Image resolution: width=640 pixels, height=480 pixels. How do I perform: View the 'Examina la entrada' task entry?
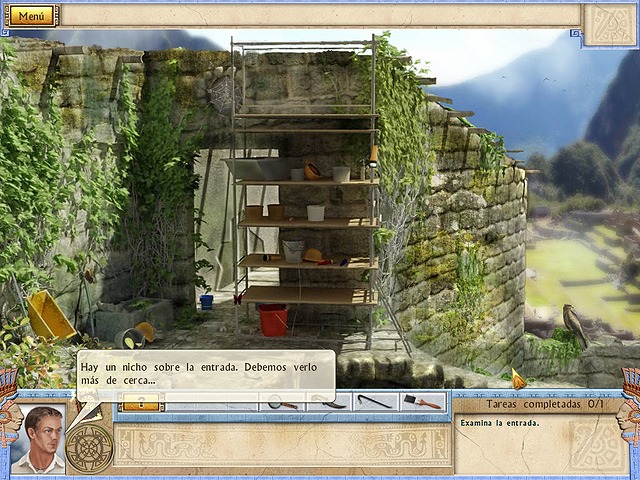click(500, 422)
